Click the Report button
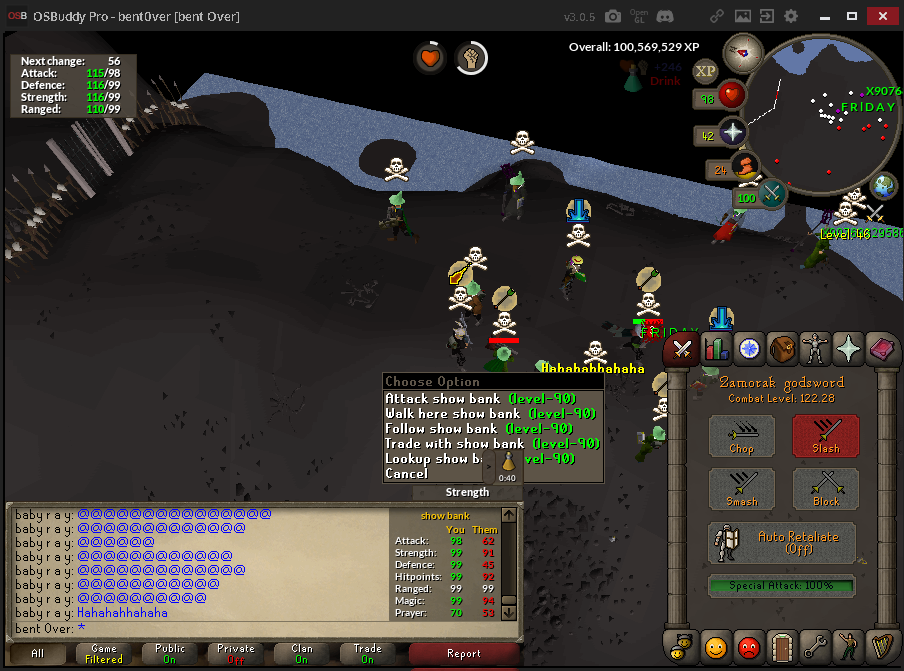Screen dimensions: 904x671 pyautogui.click(x=464, y=654)
